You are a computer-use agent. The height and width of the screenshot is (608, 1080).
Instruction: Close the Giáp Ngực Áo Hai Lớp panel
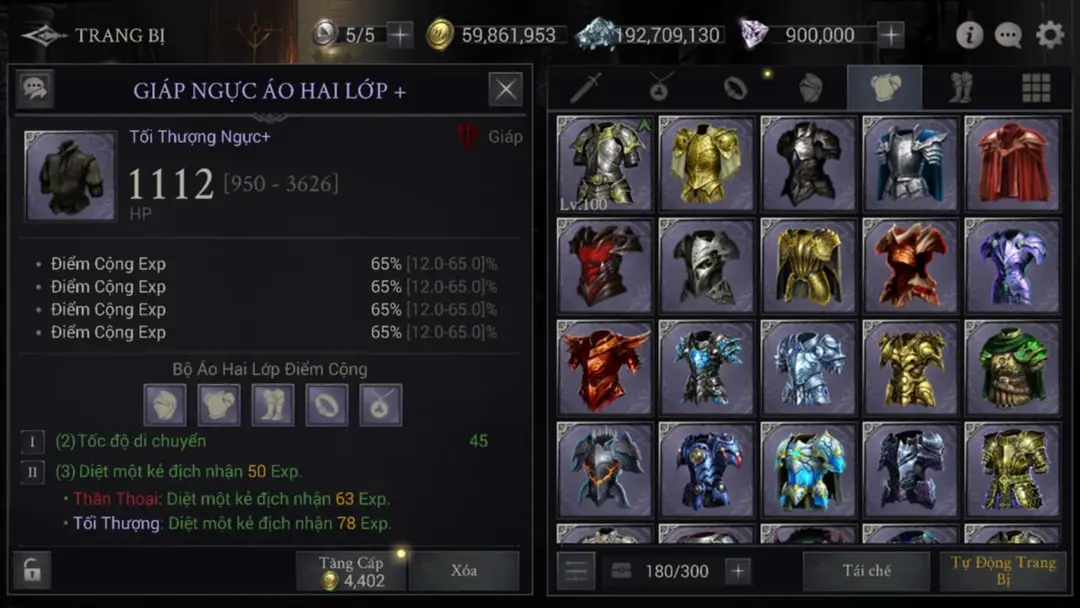[505, 90]
